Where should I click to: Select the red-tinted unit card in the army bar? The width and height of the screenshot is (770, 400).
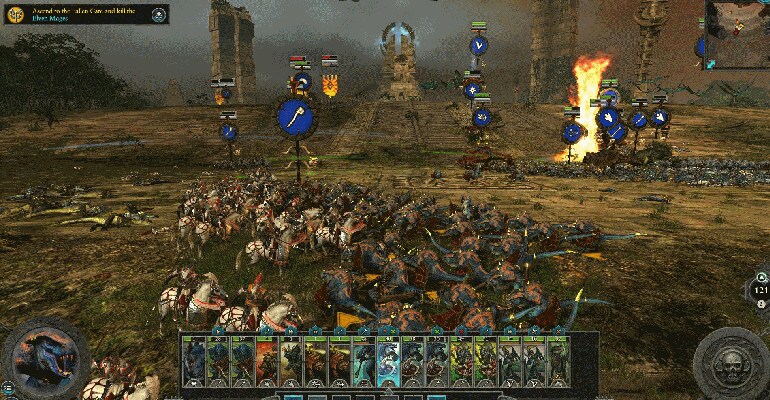[x=266, y=361]
